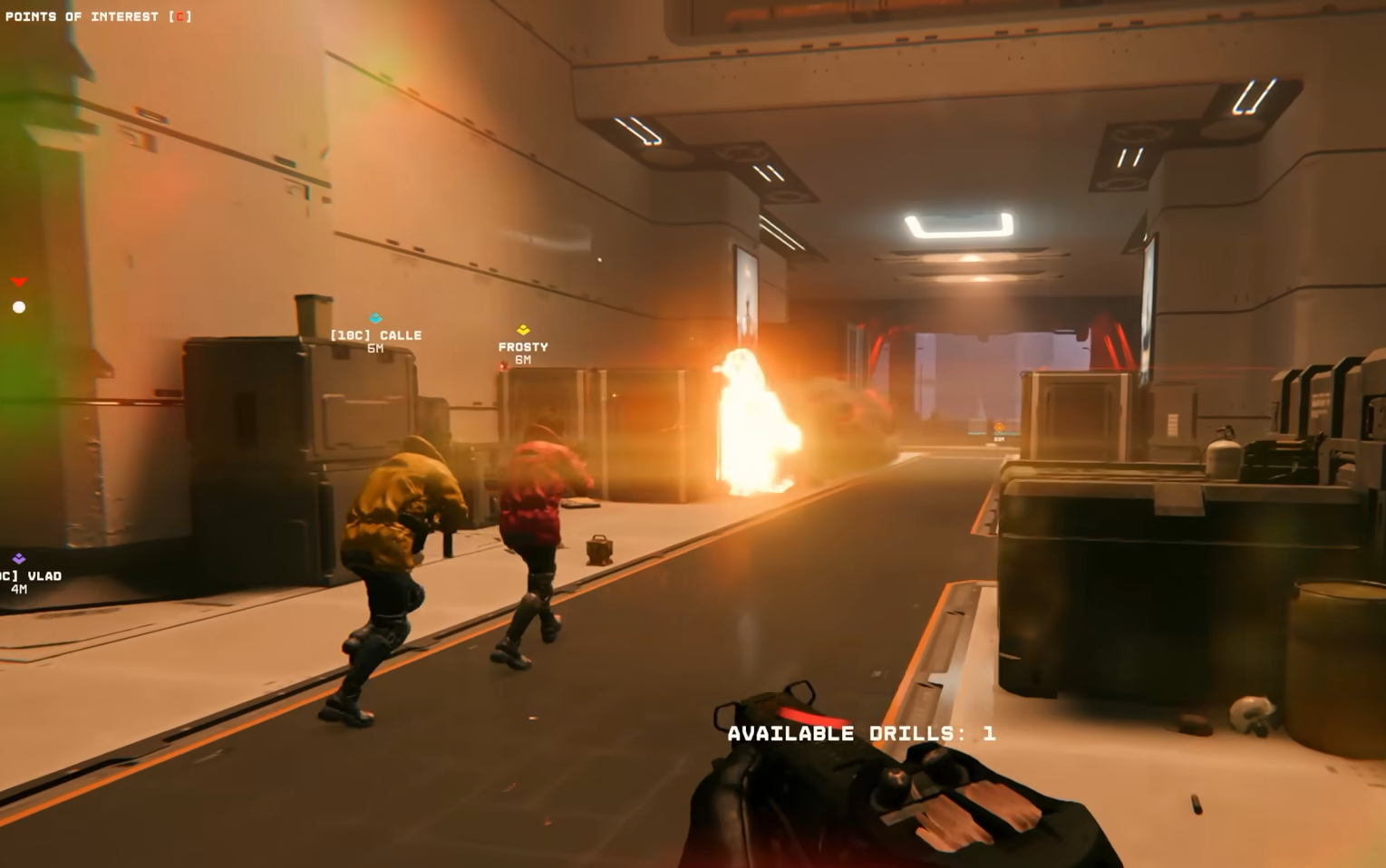Click the cyan diamond icon above CALLE
This screenshot has width=1386, height=868.
(373, 319)
